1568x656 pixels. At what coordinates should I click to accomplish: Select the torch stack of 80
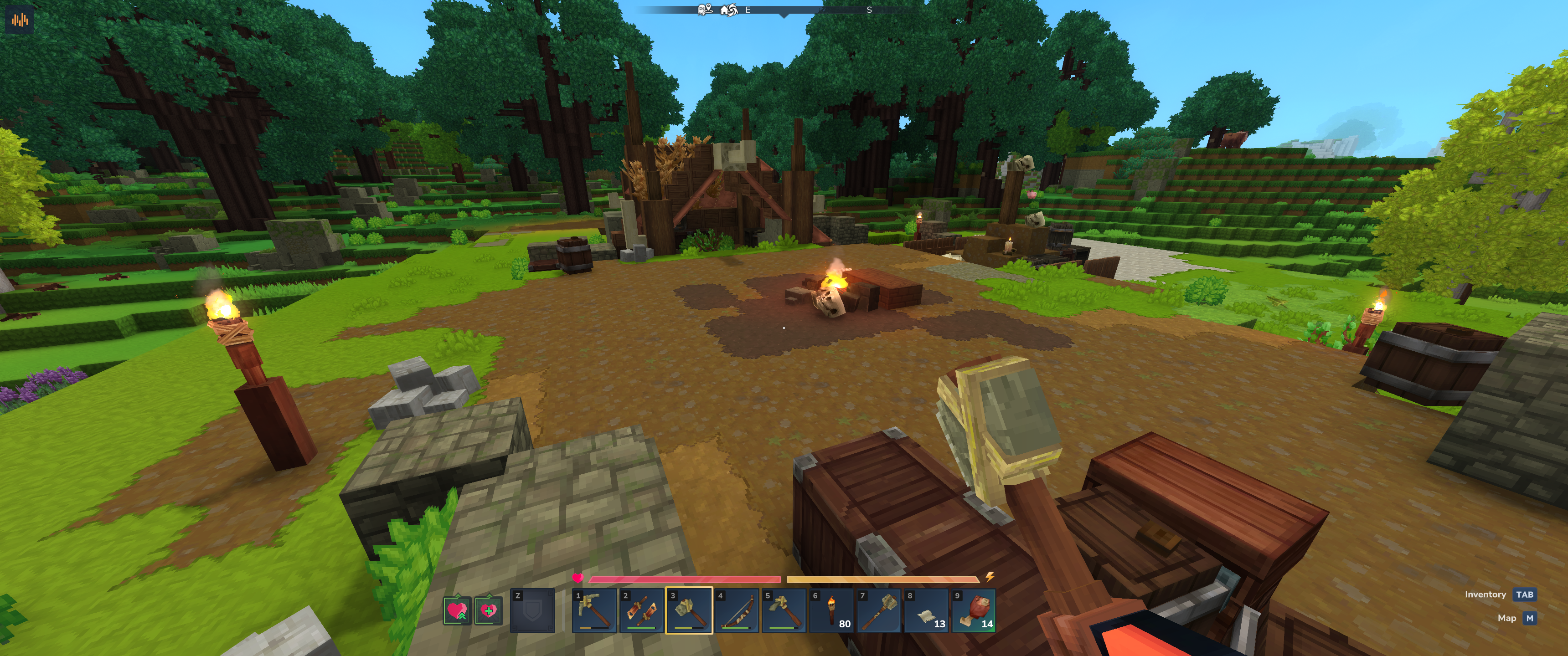831,611
